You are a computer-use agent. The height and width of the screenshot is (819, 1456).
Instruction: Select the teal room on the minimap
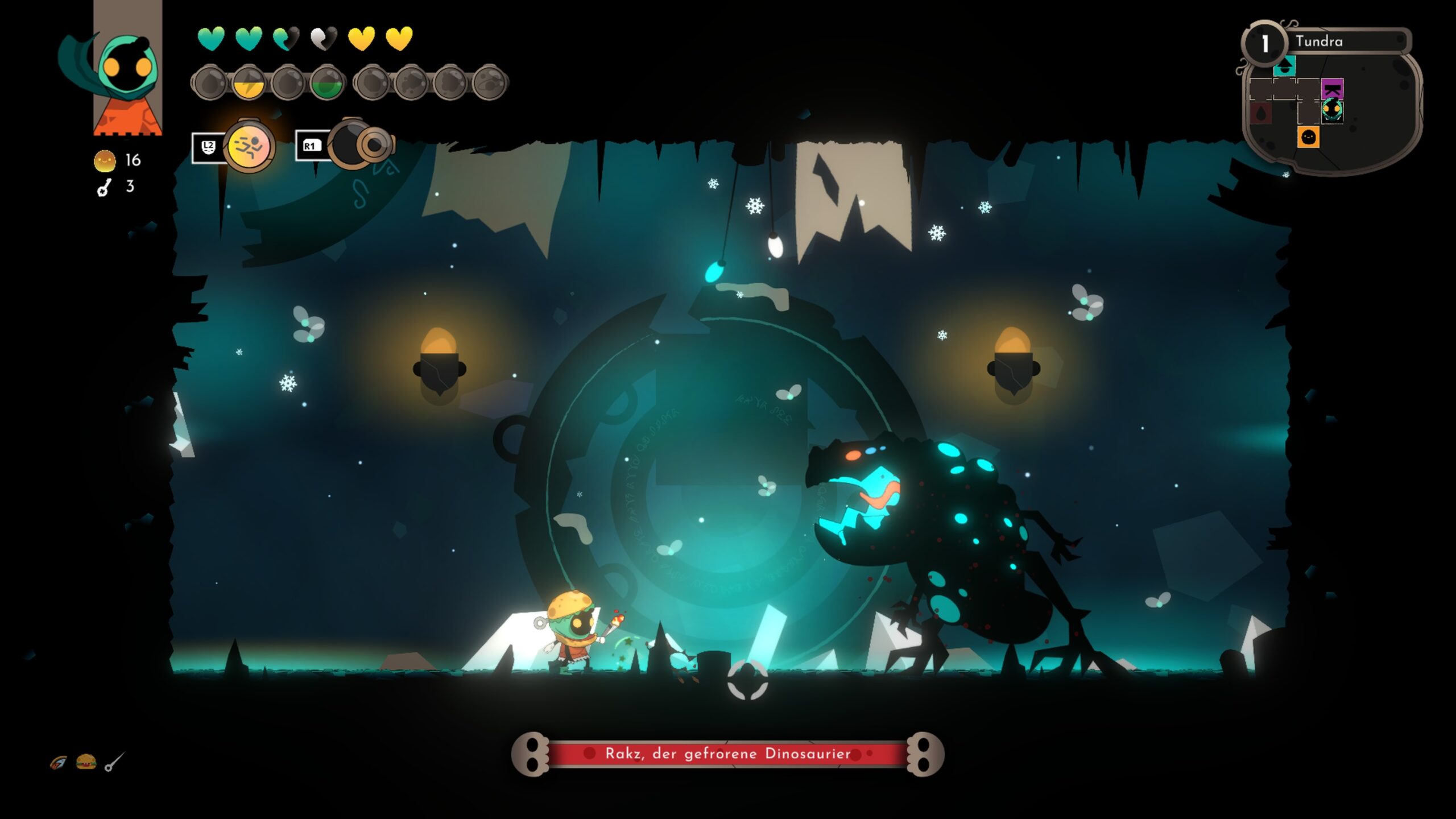[1284, 67]
